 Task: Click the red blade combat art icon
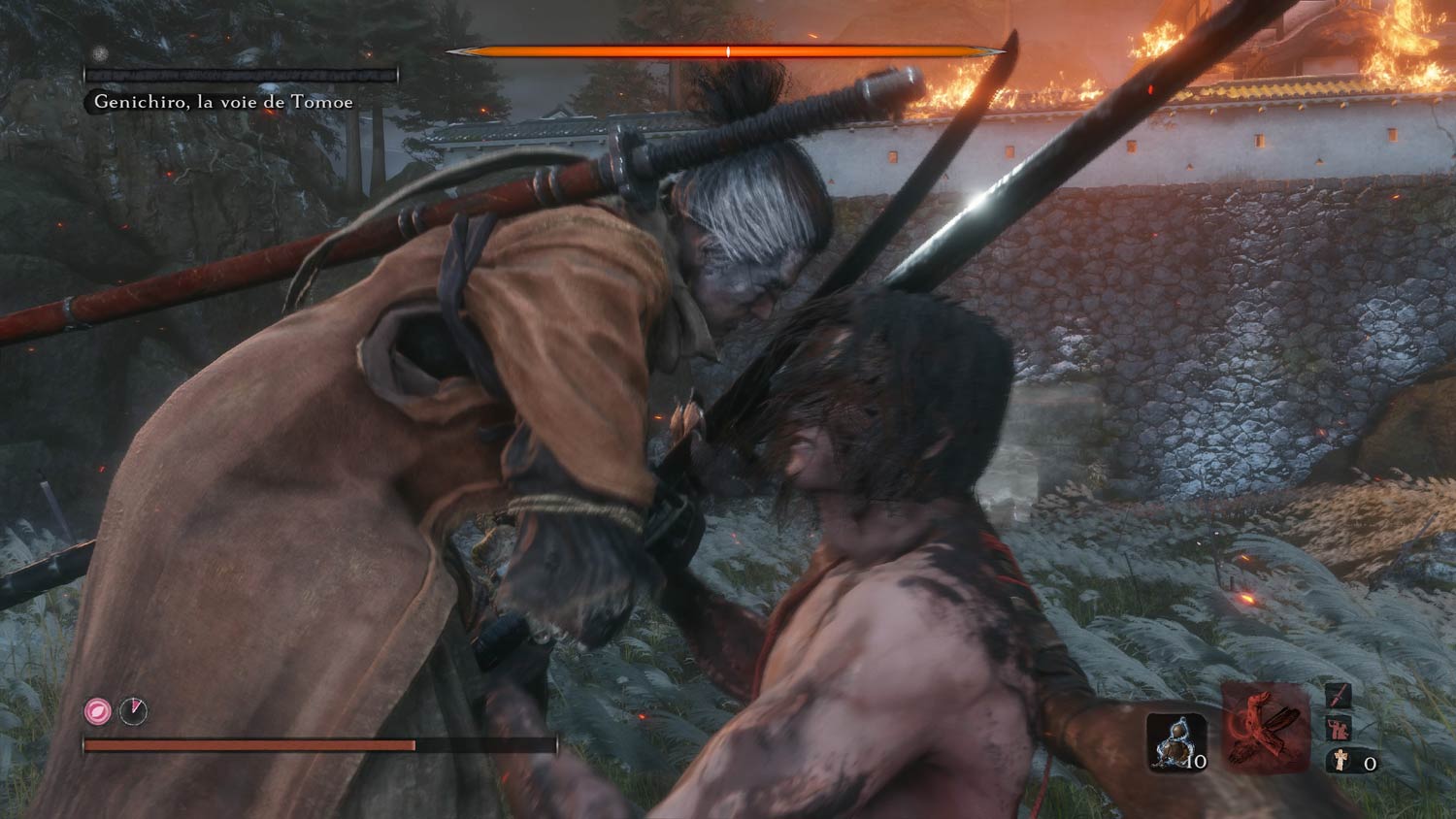click(1339, 695)
